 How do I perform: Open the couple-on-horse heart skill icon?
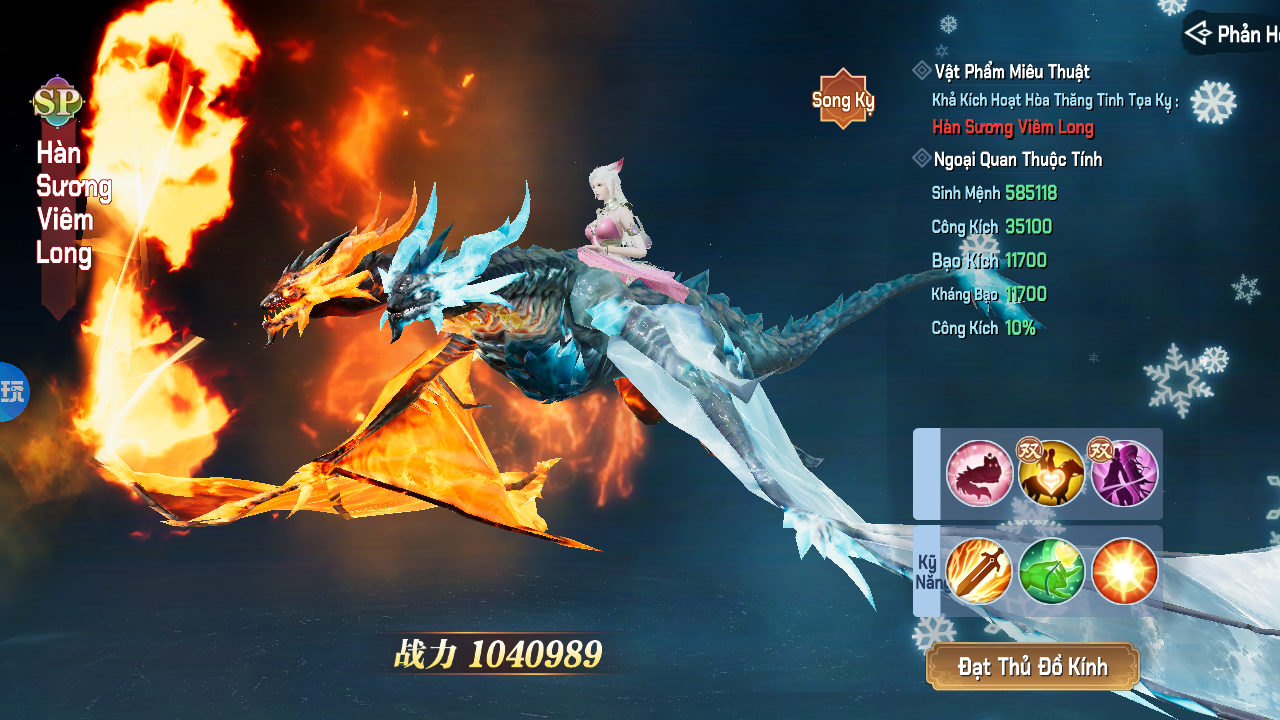(x=1051, y=474)
